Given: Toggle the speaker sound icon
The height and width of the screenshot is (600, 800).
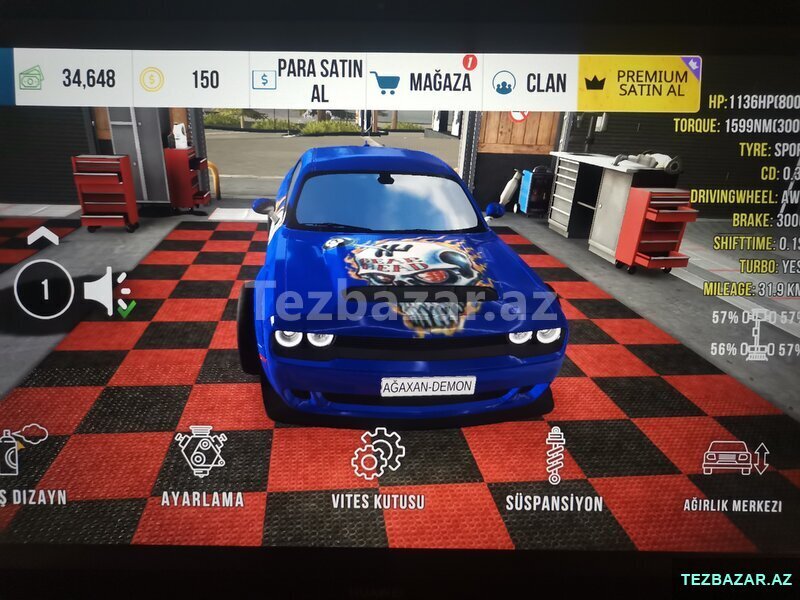Looking at the screenshot, I should point(106,291).
